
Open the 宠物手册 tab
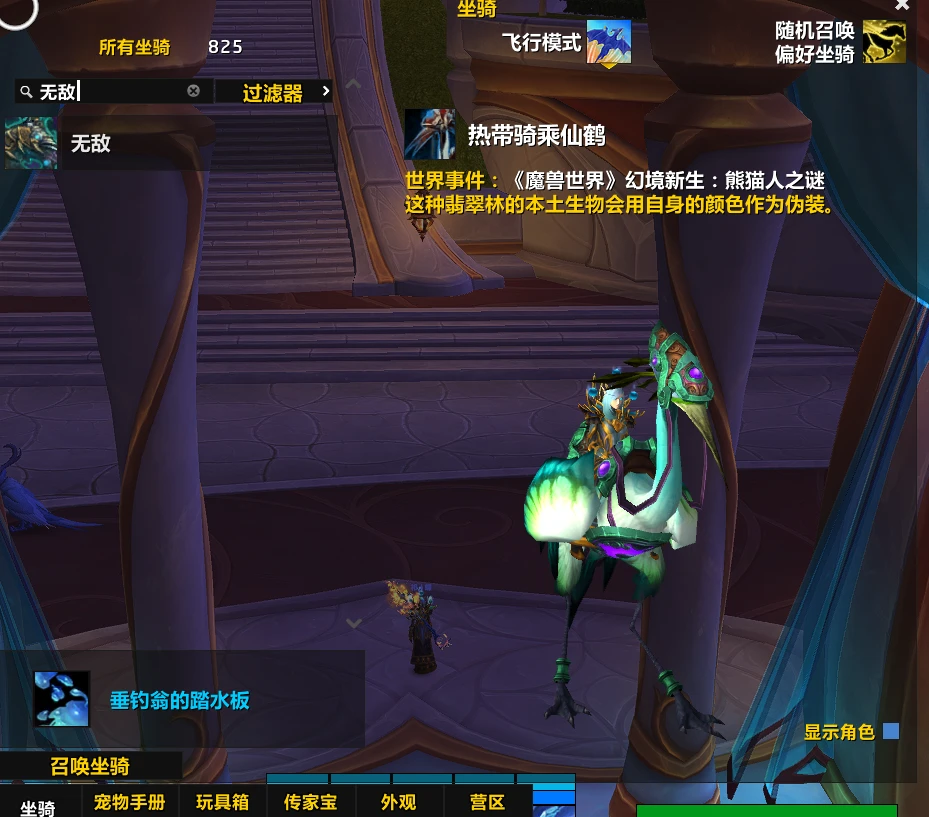tap(129, 802)
